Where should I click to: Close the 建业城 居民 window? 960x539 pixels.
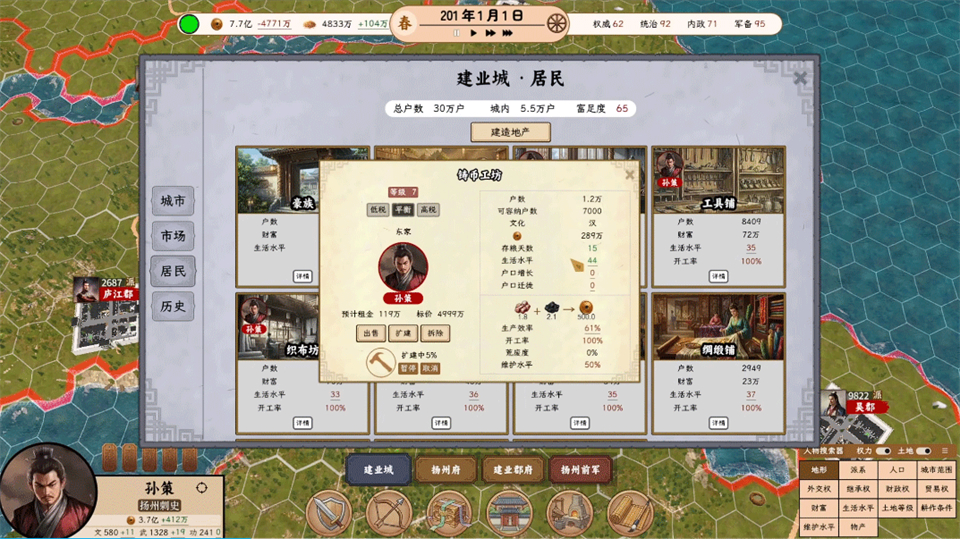point(800,78)
